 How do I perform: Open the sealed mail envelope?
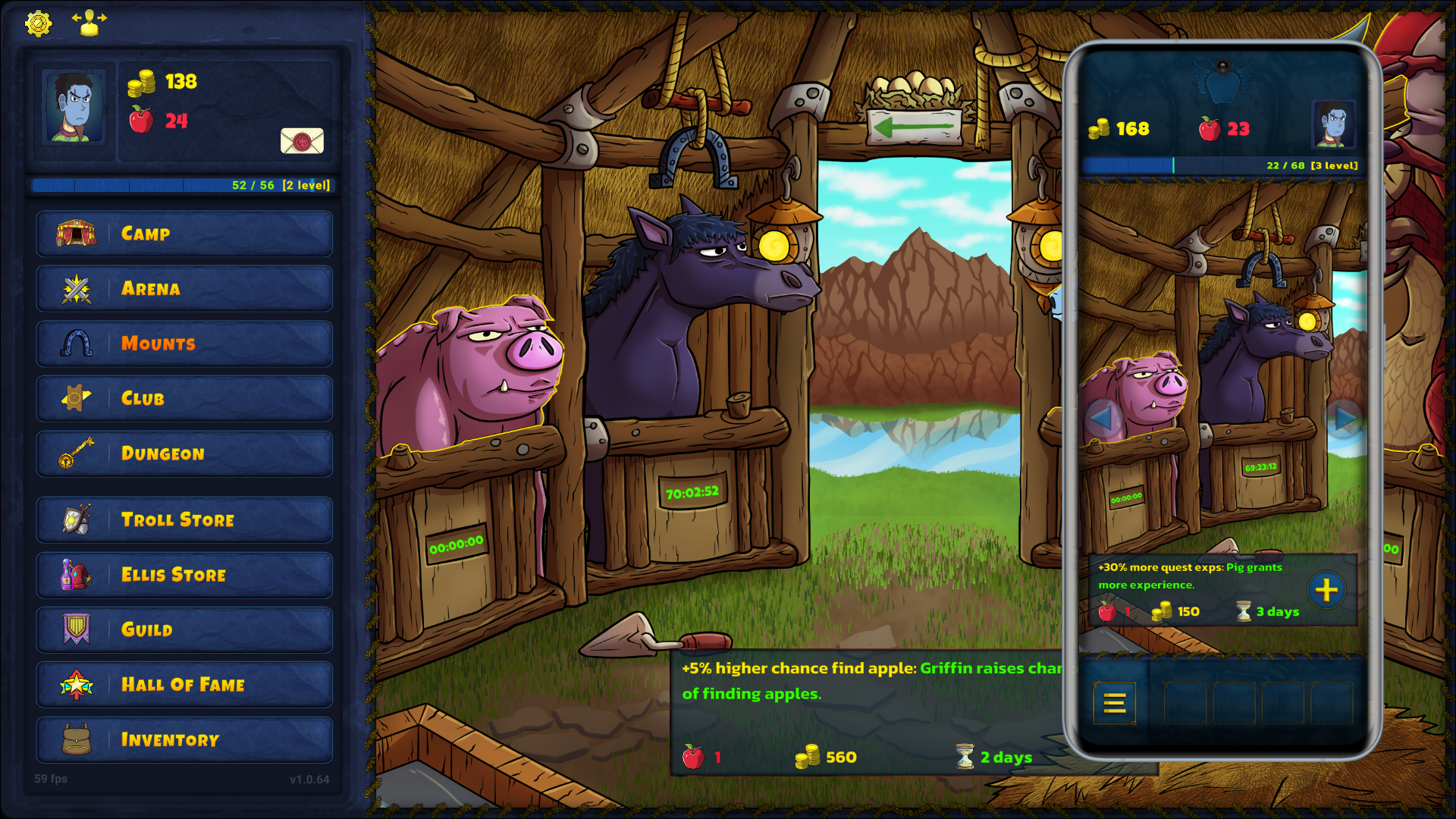302,140
